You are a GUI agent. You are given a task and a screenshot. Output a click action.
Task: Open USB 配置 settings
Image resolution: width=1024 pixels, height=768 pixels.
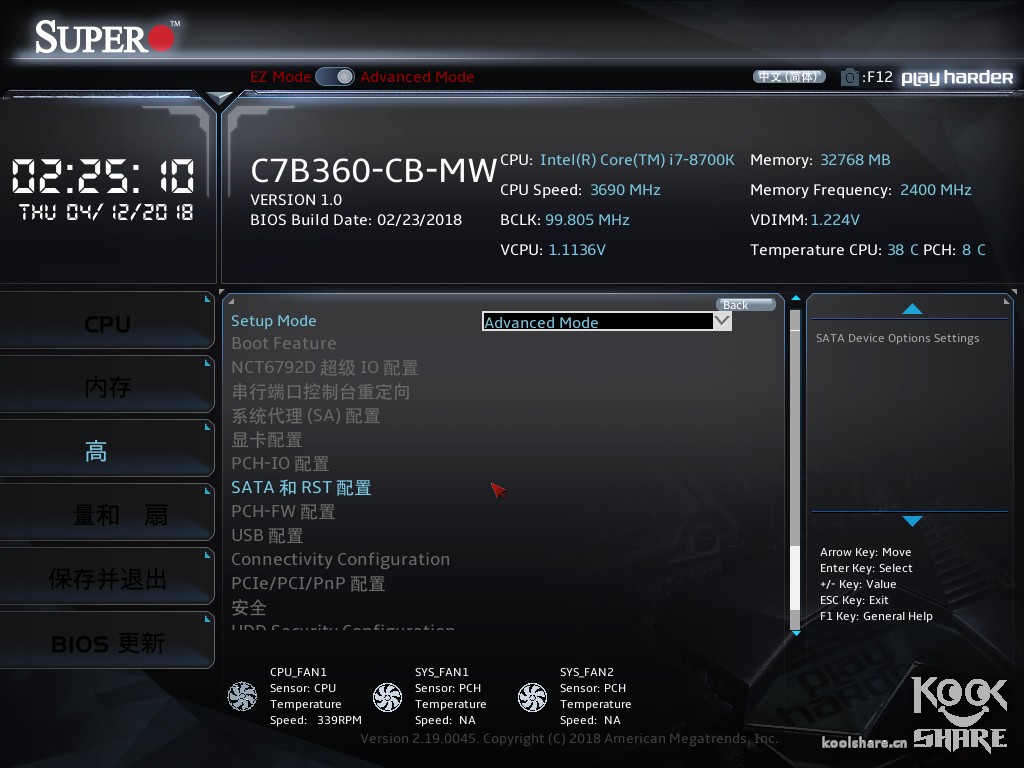point(267,535)
